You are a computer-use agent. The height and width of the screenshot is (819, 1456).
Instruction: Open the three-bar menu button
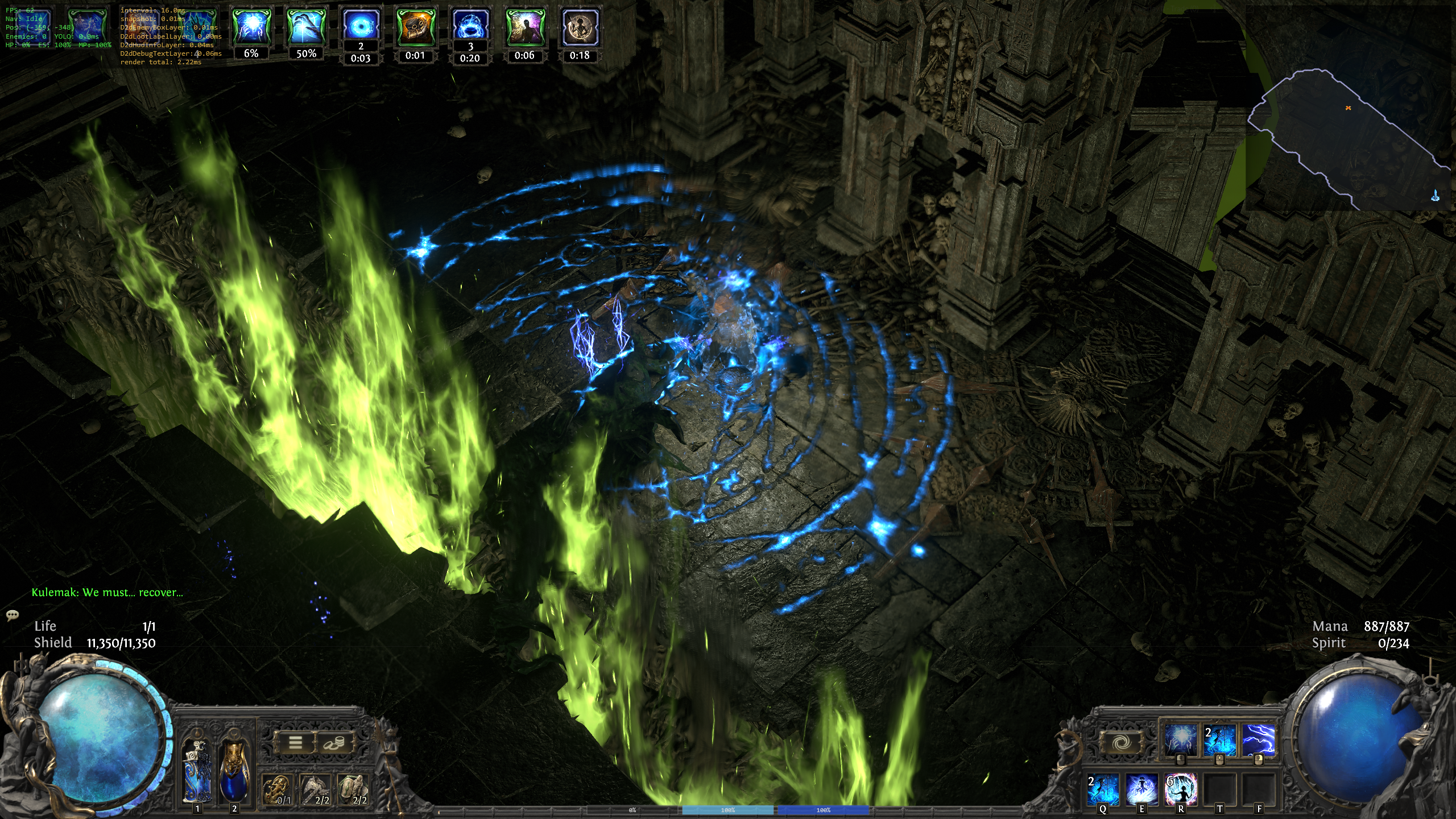pyautogui.click(x=295, y=742)
